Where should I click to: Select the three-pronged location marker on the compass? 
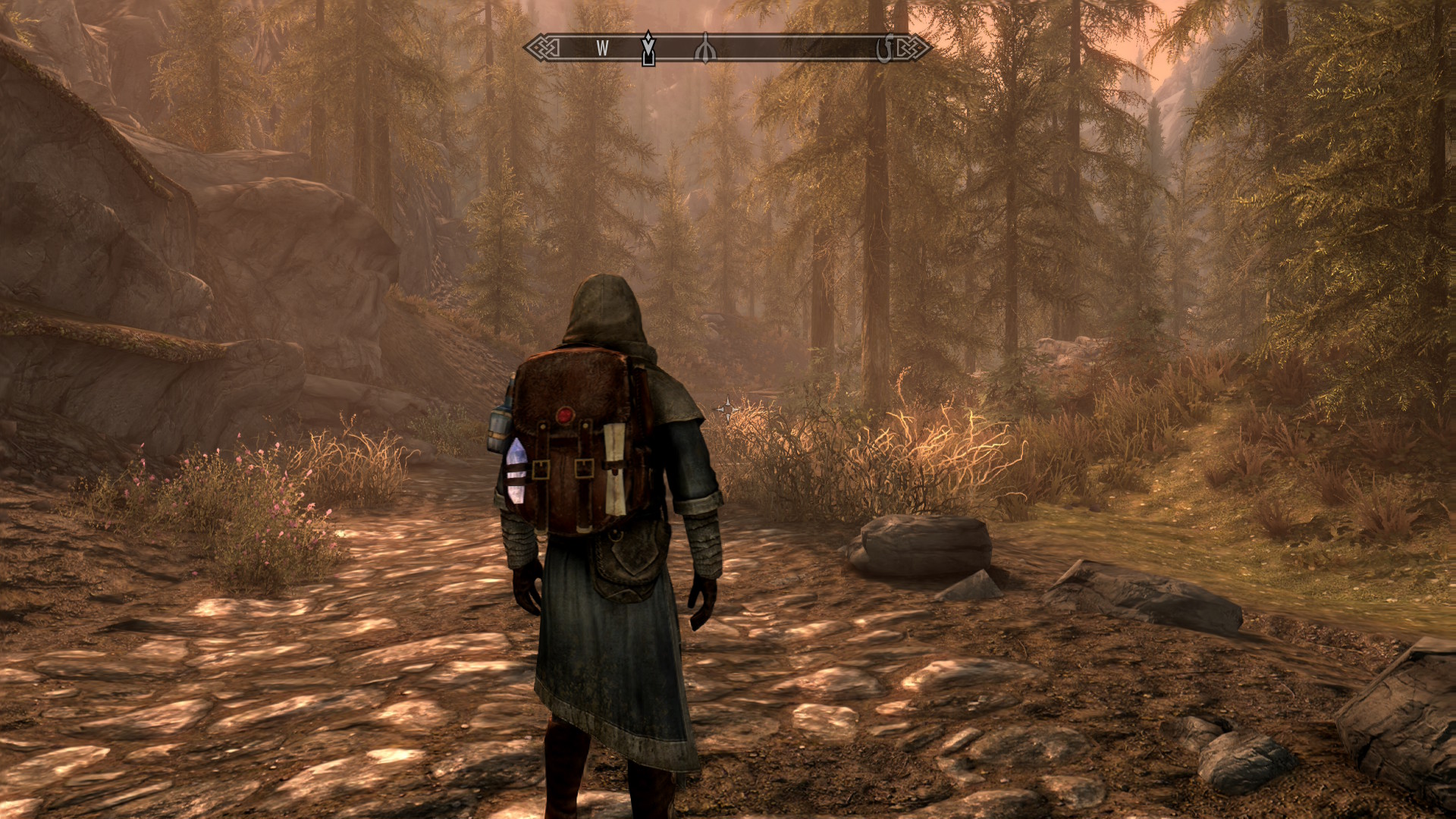click(x=705, y=49)
